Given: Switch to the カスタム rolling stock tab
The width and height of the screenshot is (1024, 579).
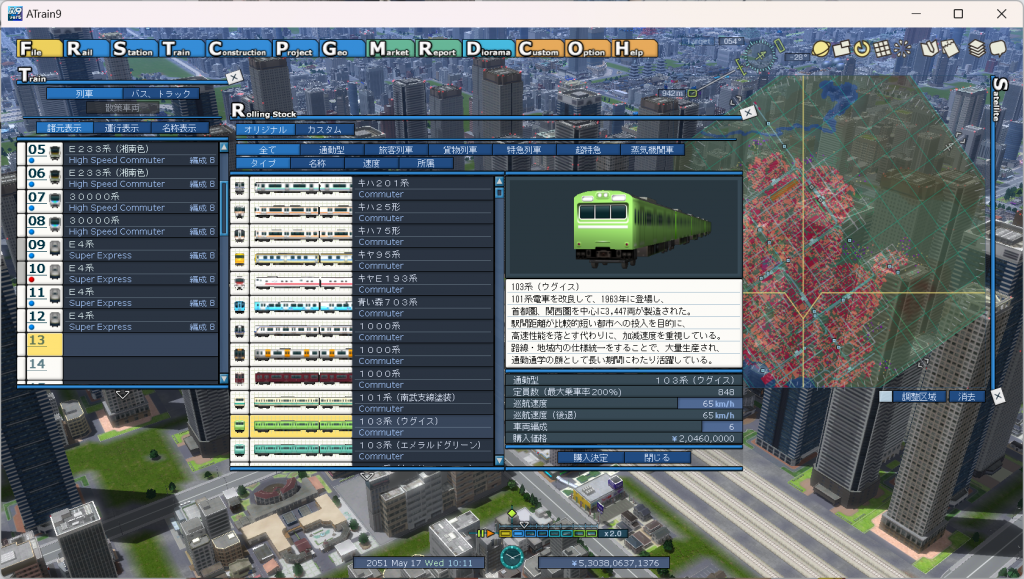Looking at the screenshot, I should point(324,130).
